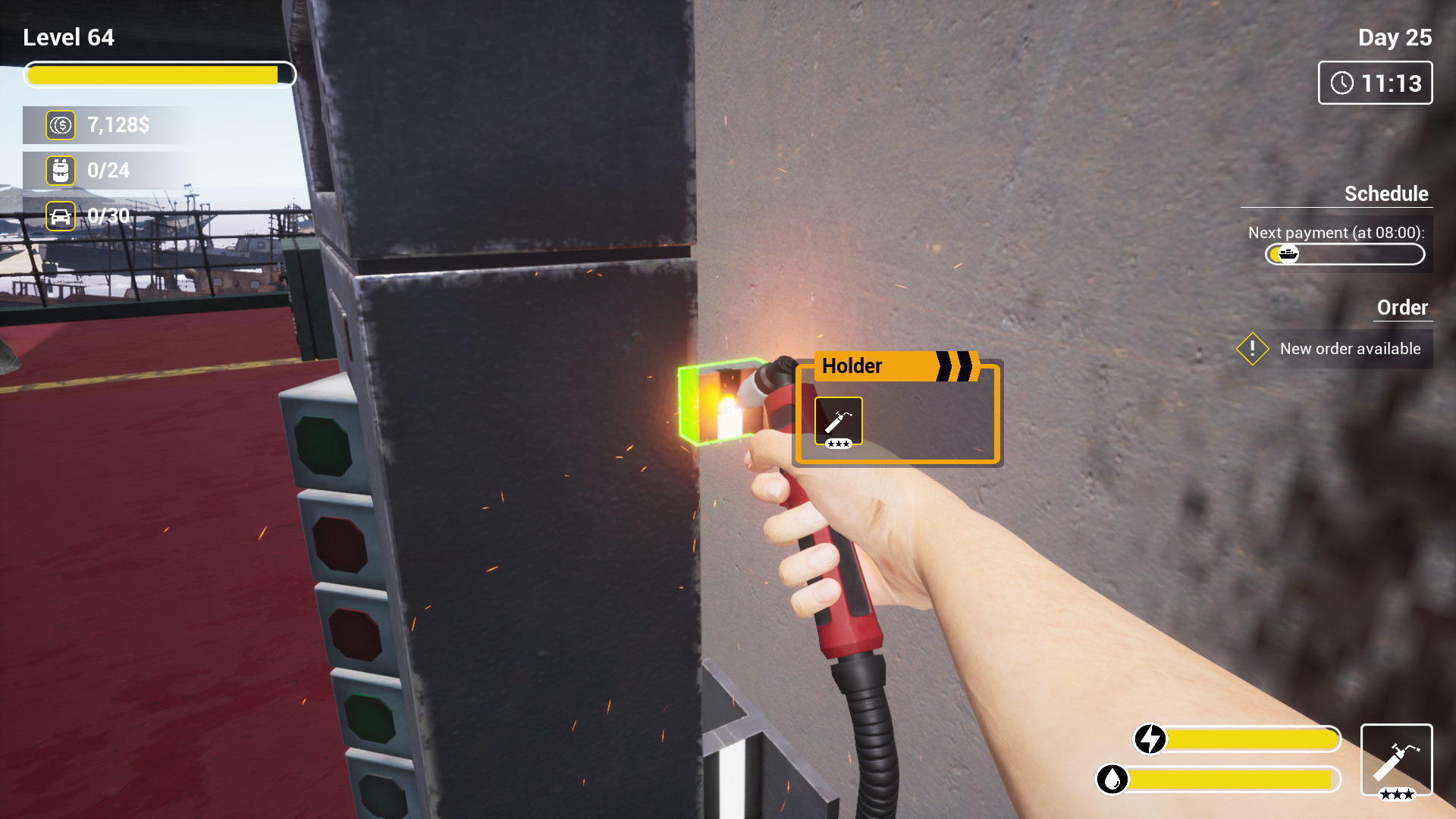Toggle the ship icon on Next payment bar
The height and width of the screenshot is (819, 1456).
click(x=1288, y=255)
